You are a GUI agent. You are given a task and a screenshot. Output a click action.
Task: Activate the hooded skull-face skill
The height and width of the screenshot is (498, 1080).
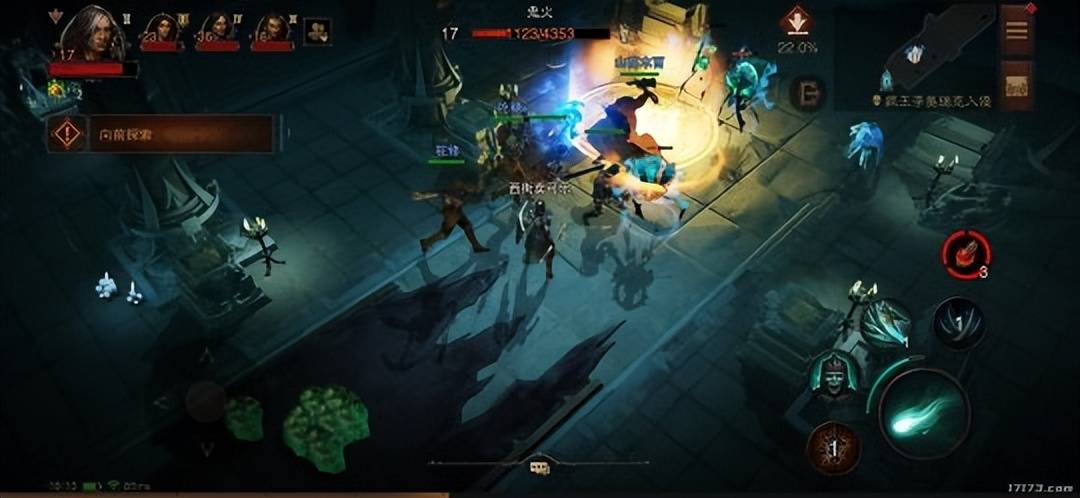tap(834, 376)
